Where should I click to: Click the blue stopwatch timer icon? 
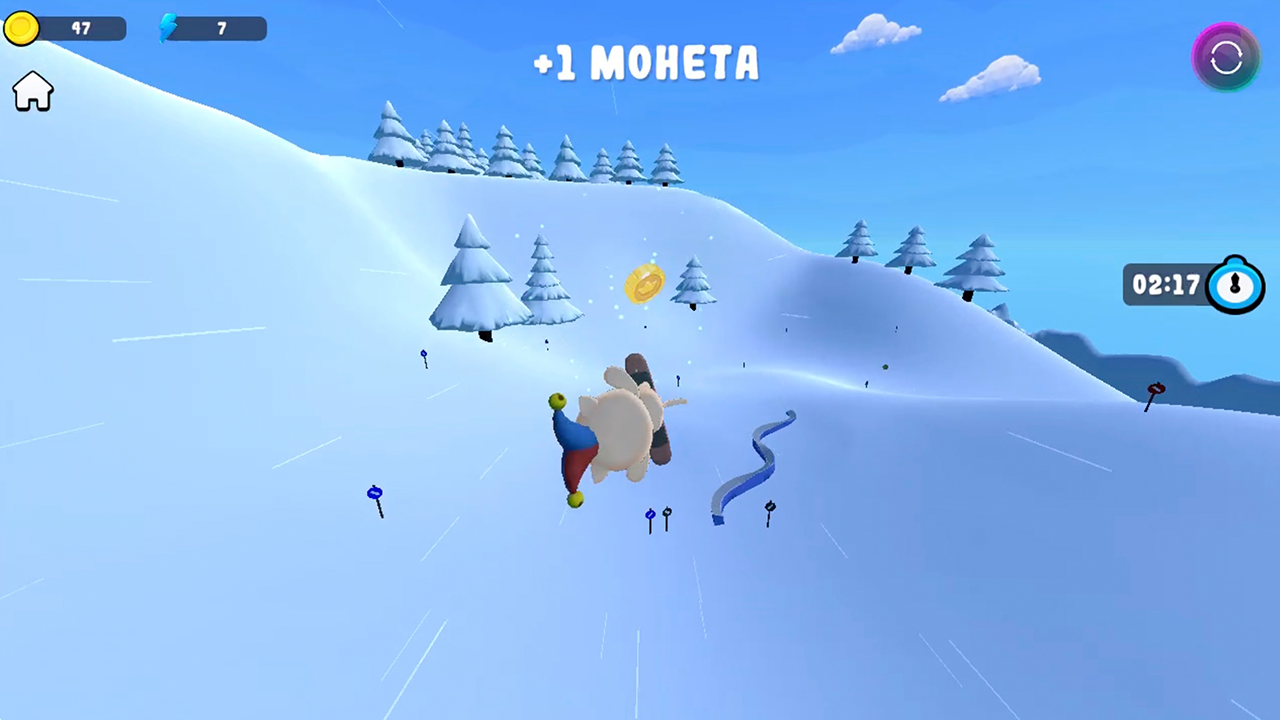coord(1236,285)
